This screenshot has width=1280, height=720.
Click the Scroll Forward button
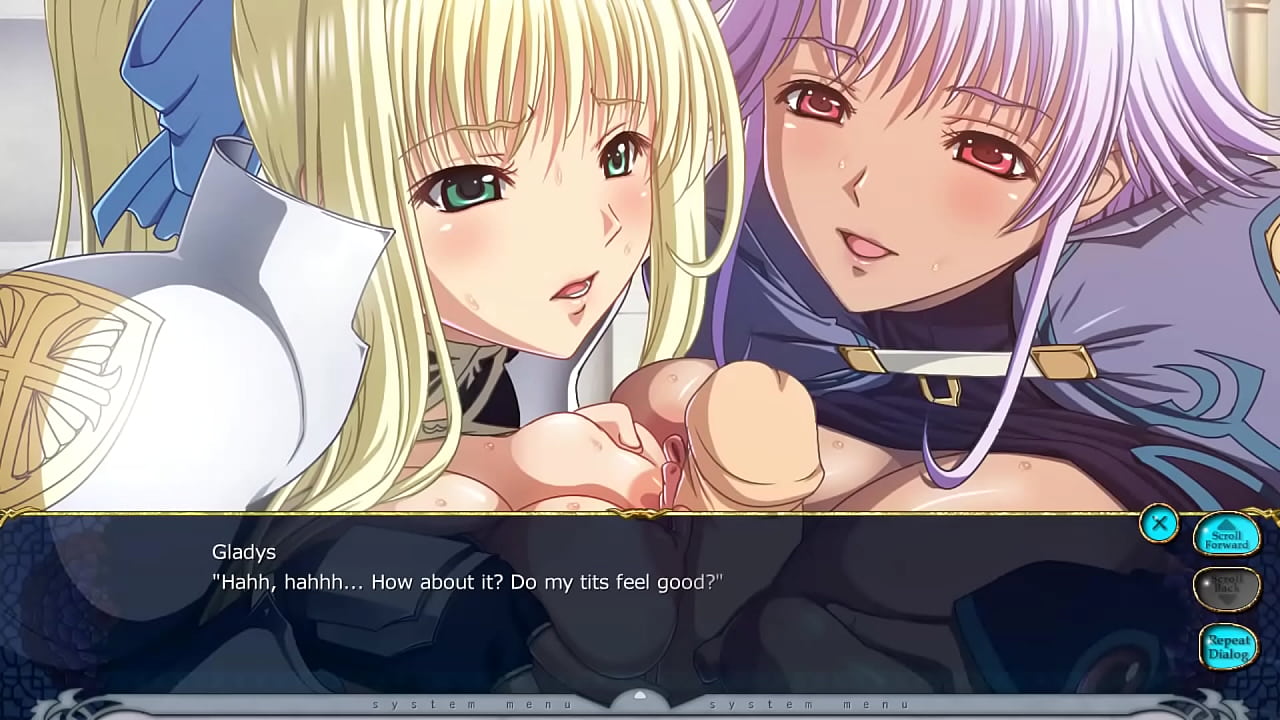tap(1226, 537)
